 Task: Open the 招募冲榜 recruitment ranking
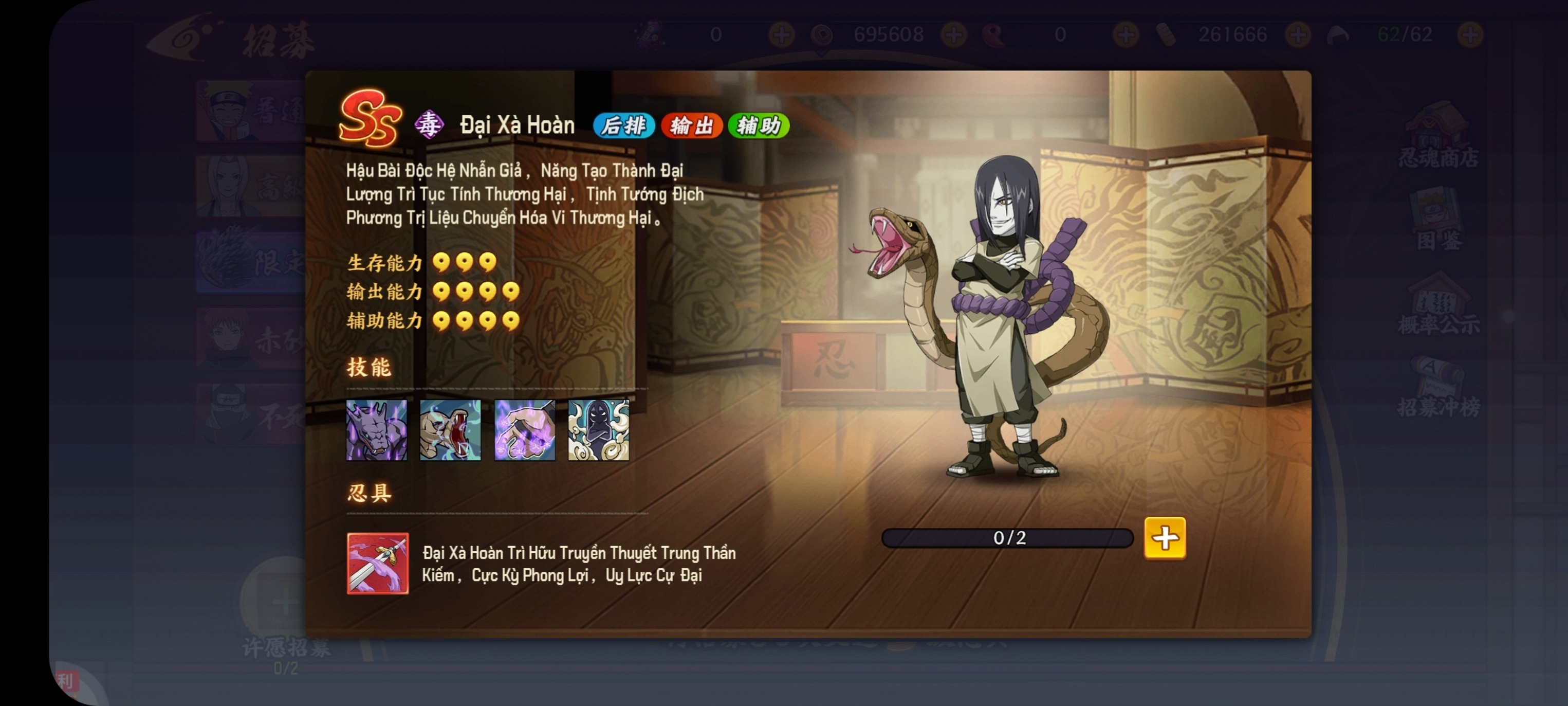(1438, 387)
